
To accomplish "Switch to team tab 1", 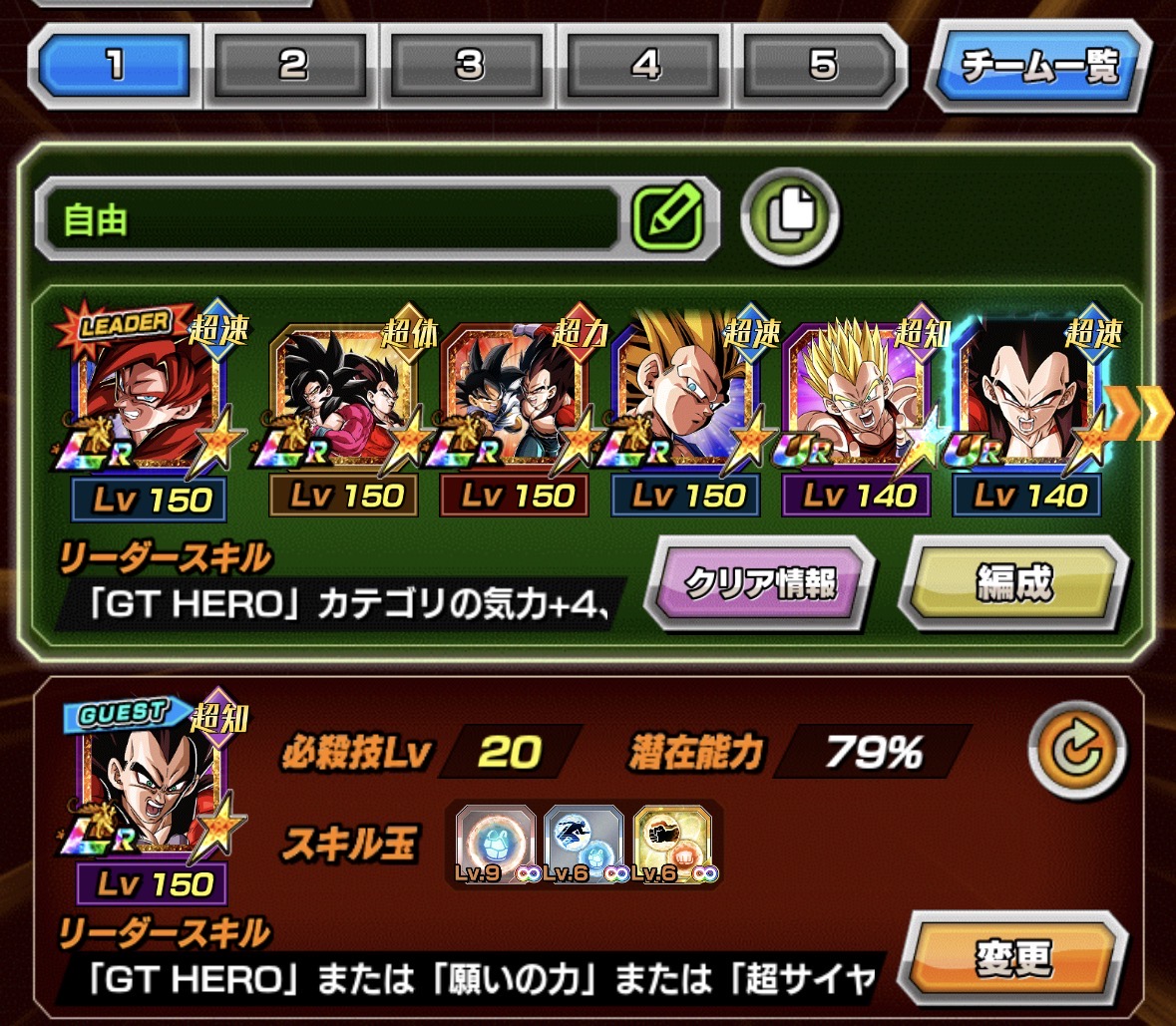I will (117, 66).
